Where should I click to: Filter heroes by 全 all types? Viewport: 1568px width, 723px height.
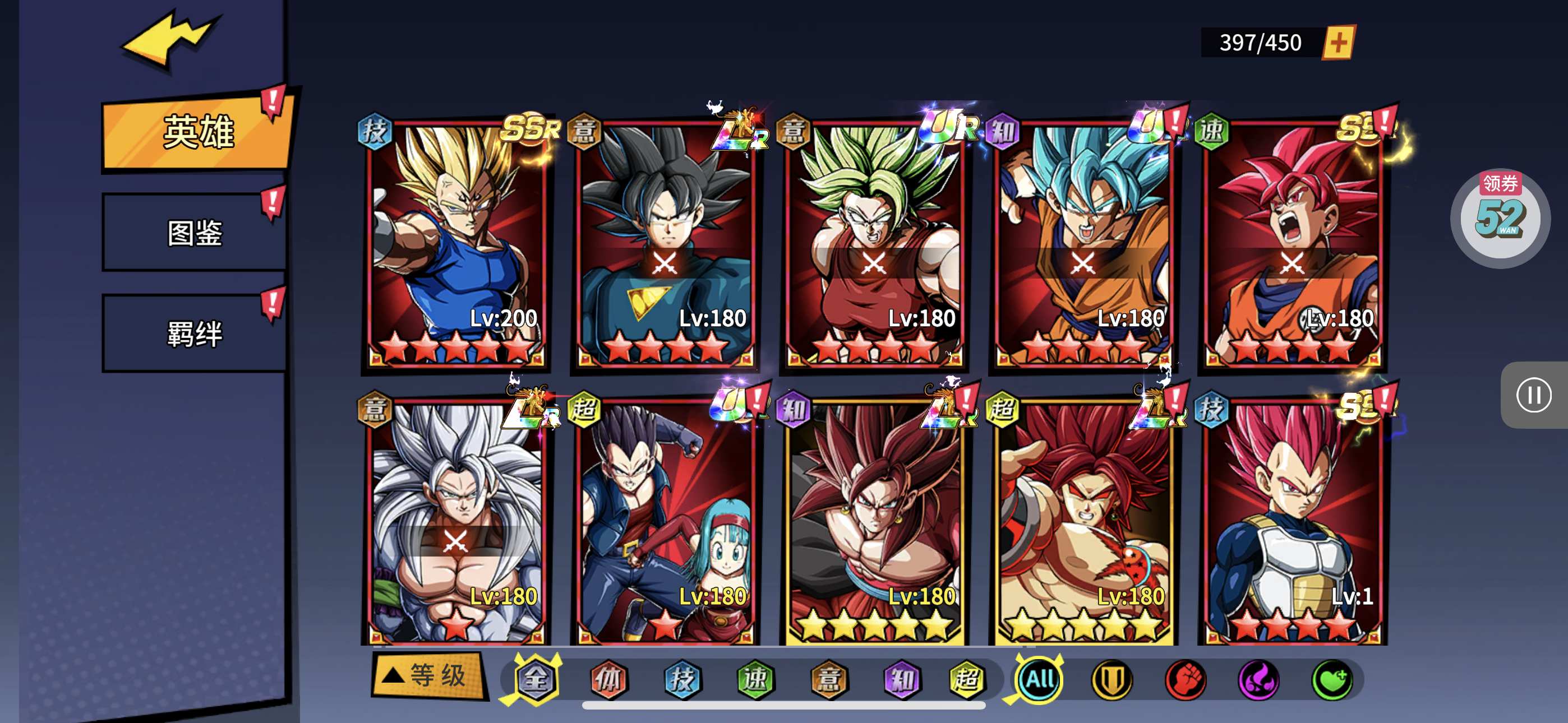point(536,679)
